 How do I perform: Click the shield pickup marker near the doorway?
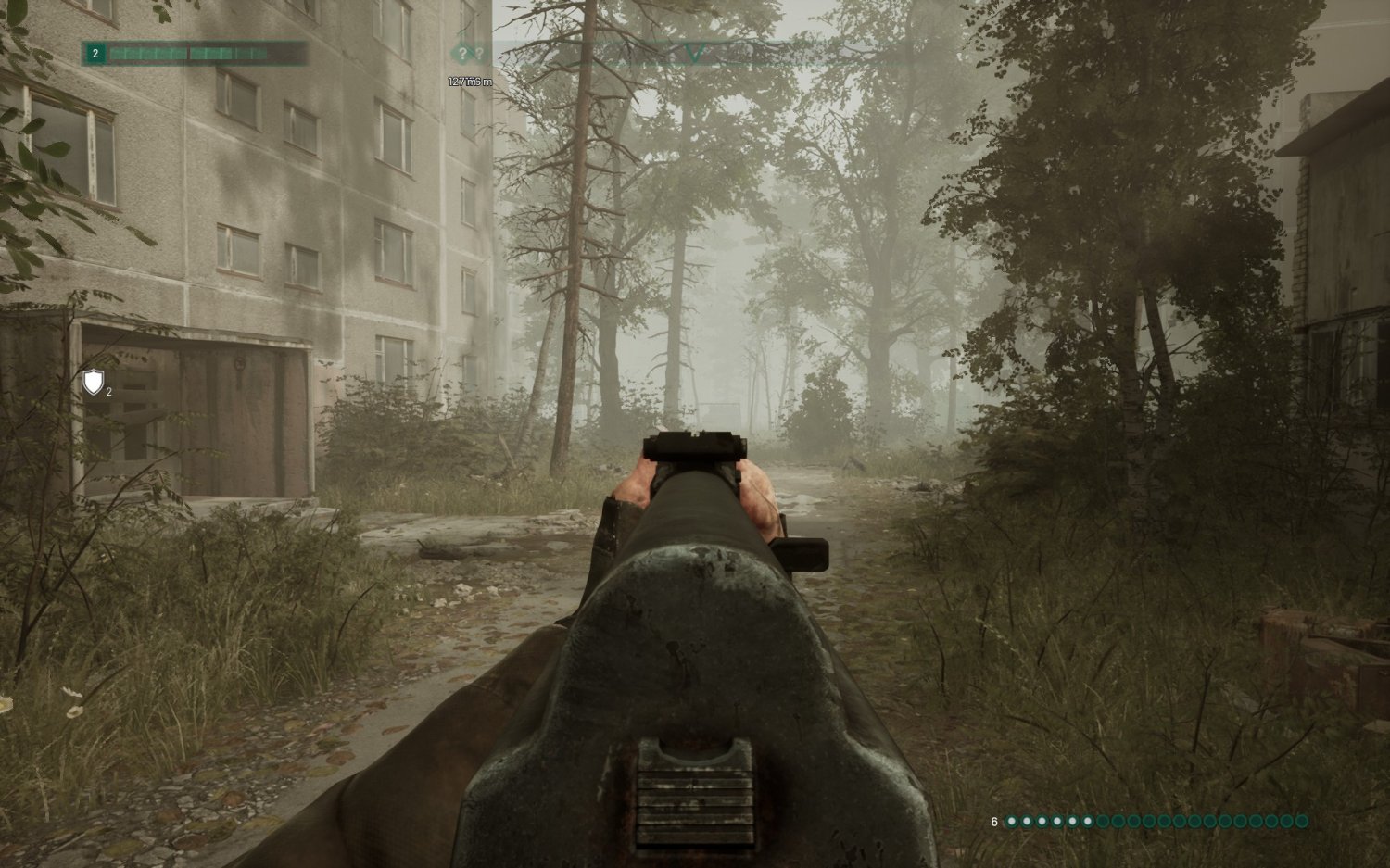[x=92, y=381]
